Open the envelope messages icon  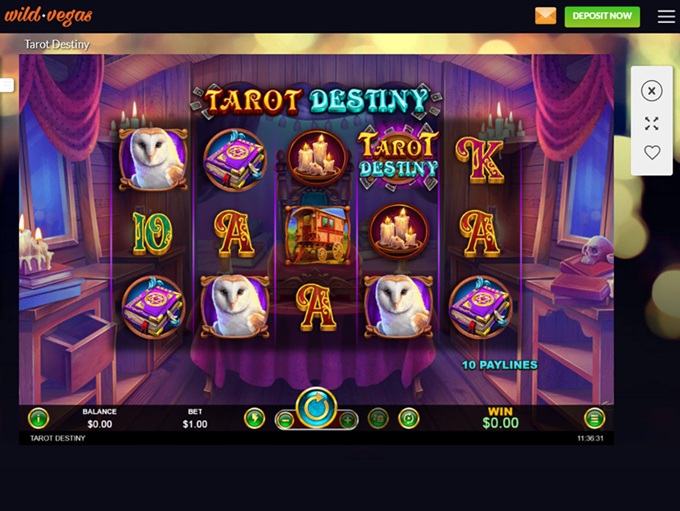point(545,16)
